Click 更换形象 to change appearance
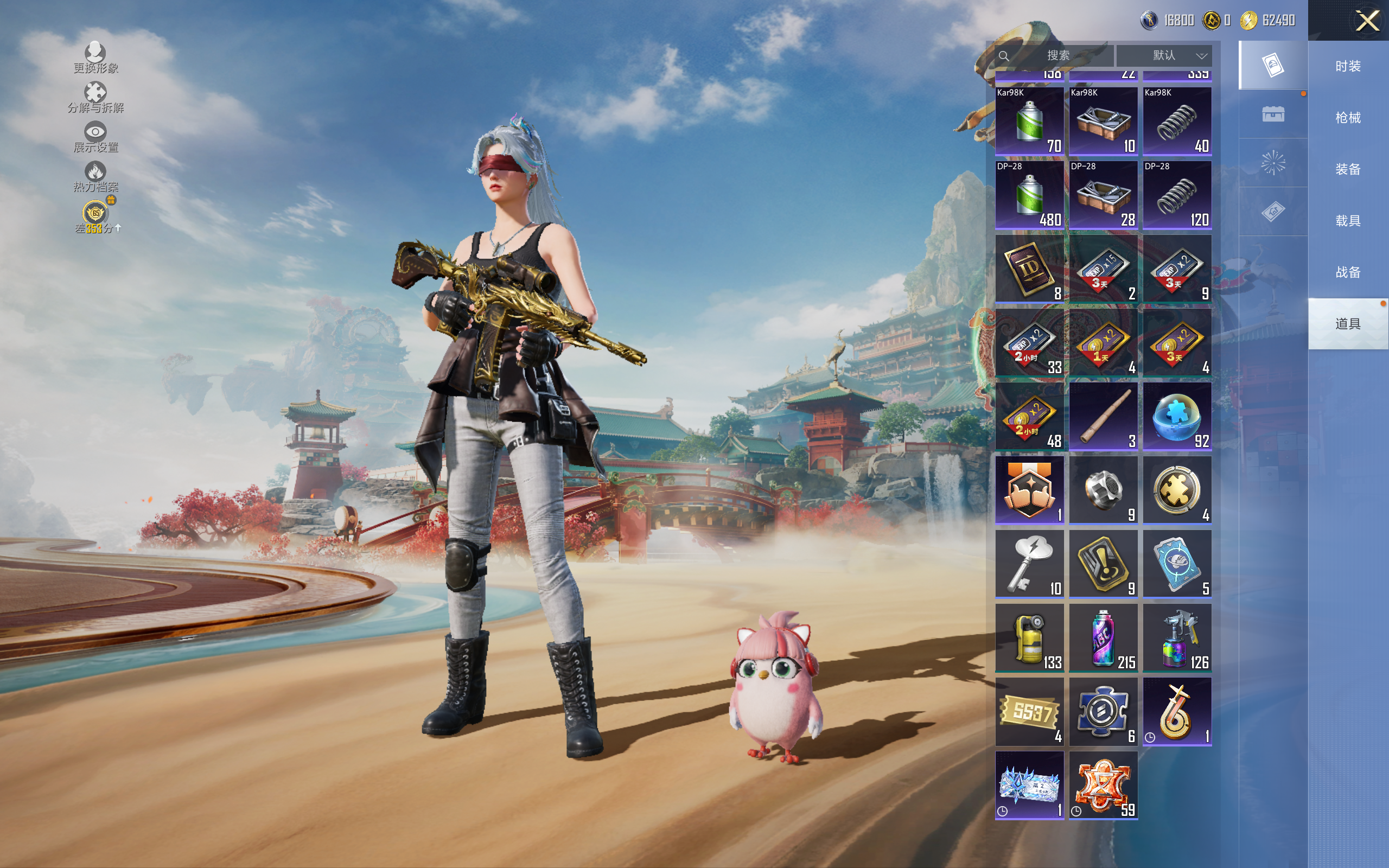Viewport: 1389px width, 868px height. click(x=95, y=58)
